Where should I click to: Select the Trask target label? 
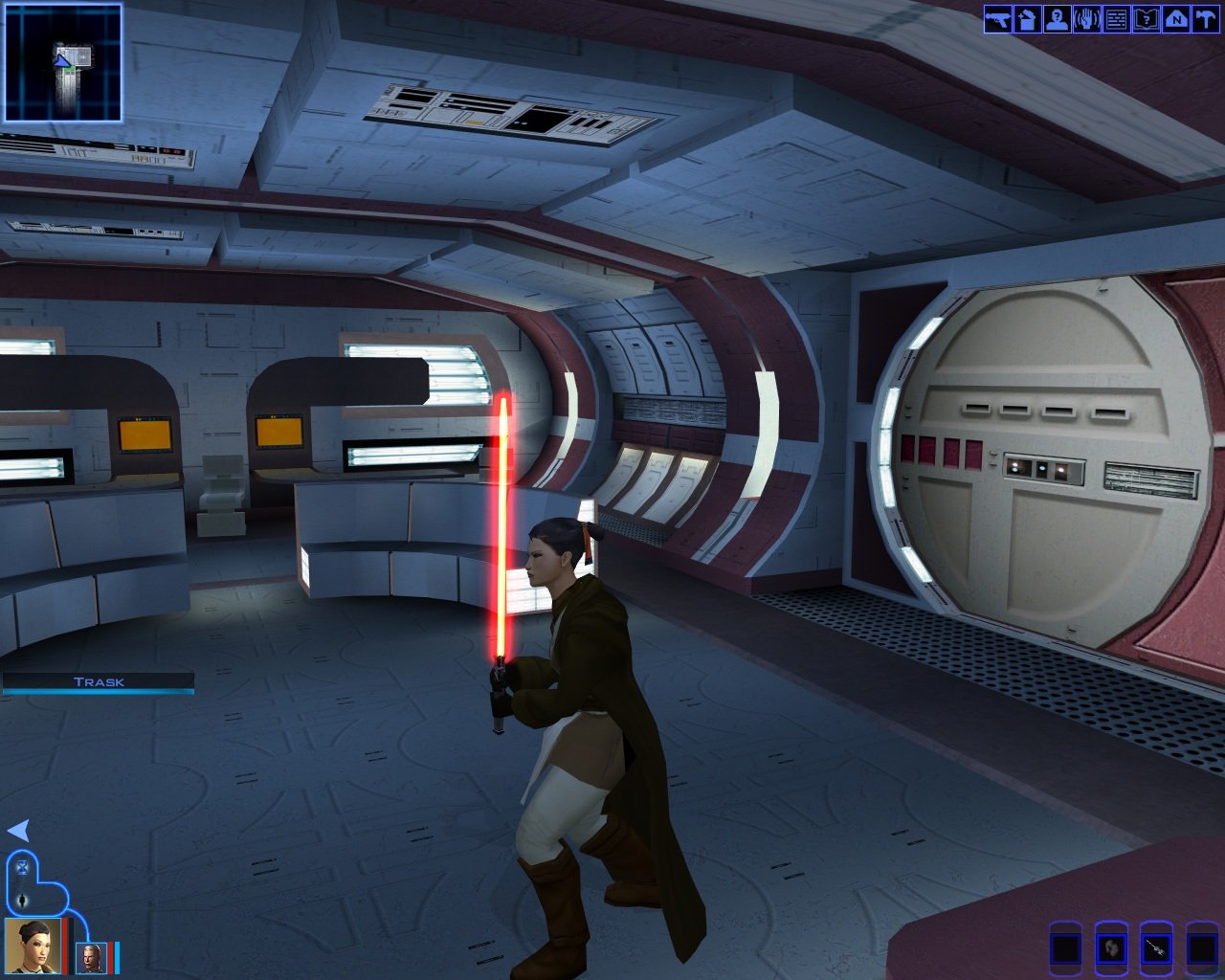coord(99,682)
